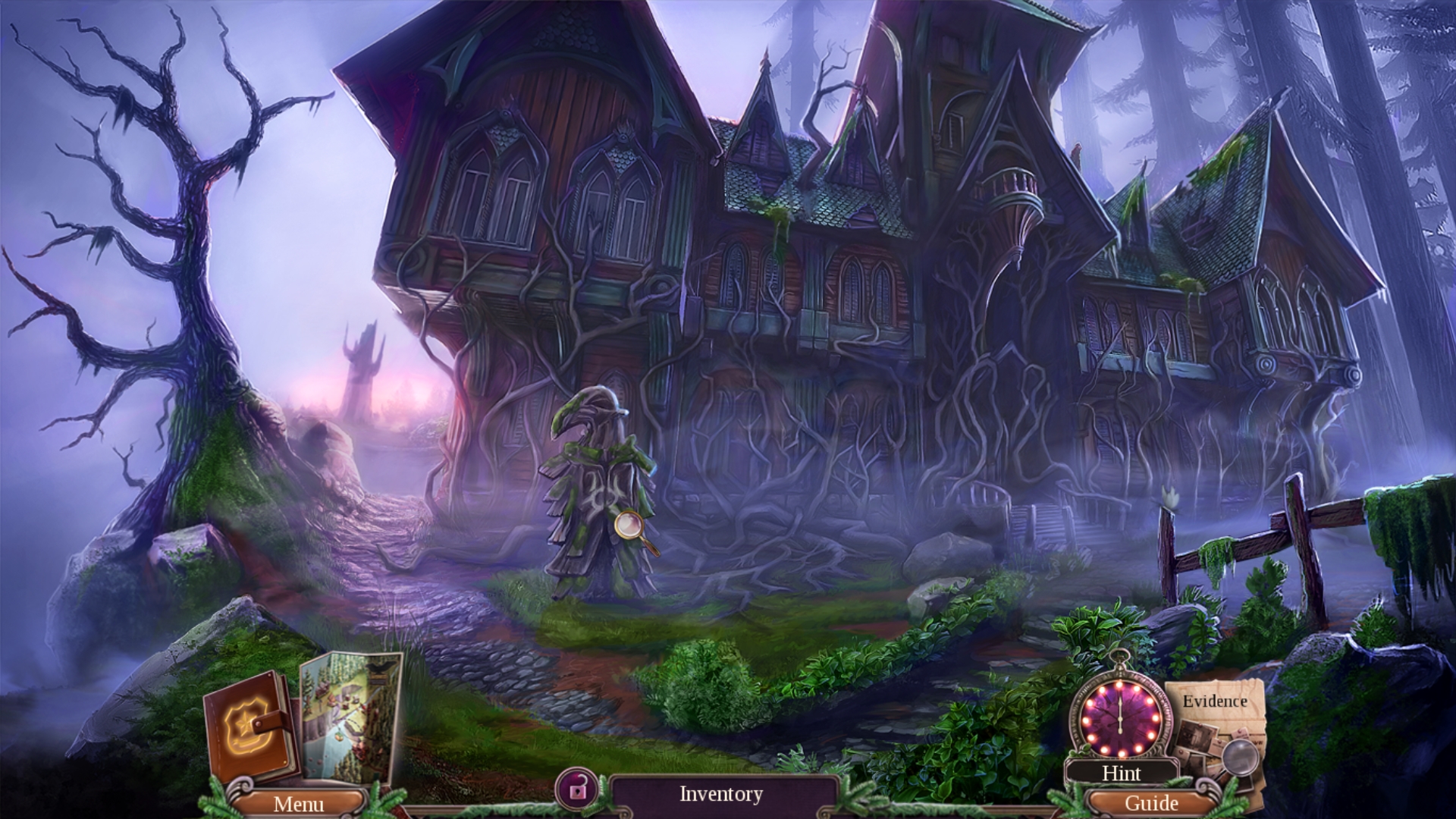Open the Menu
The image size is (1456, 819).
point(299,802)
